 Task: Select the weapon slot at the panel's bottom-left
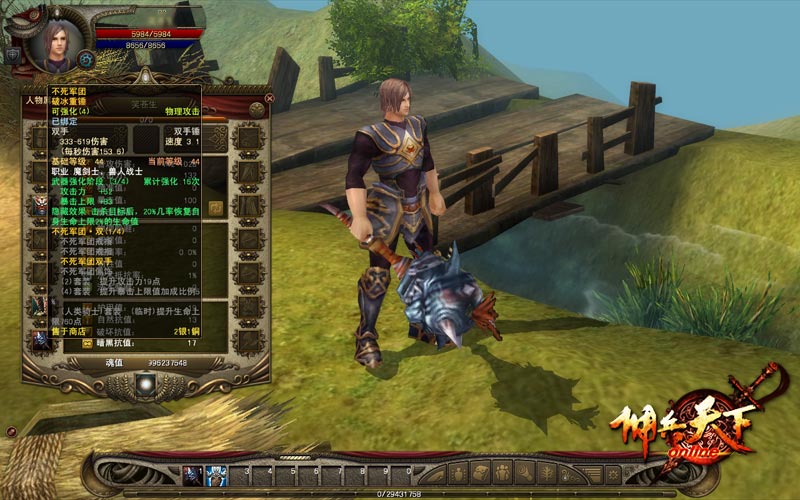[x=42, y=339]
